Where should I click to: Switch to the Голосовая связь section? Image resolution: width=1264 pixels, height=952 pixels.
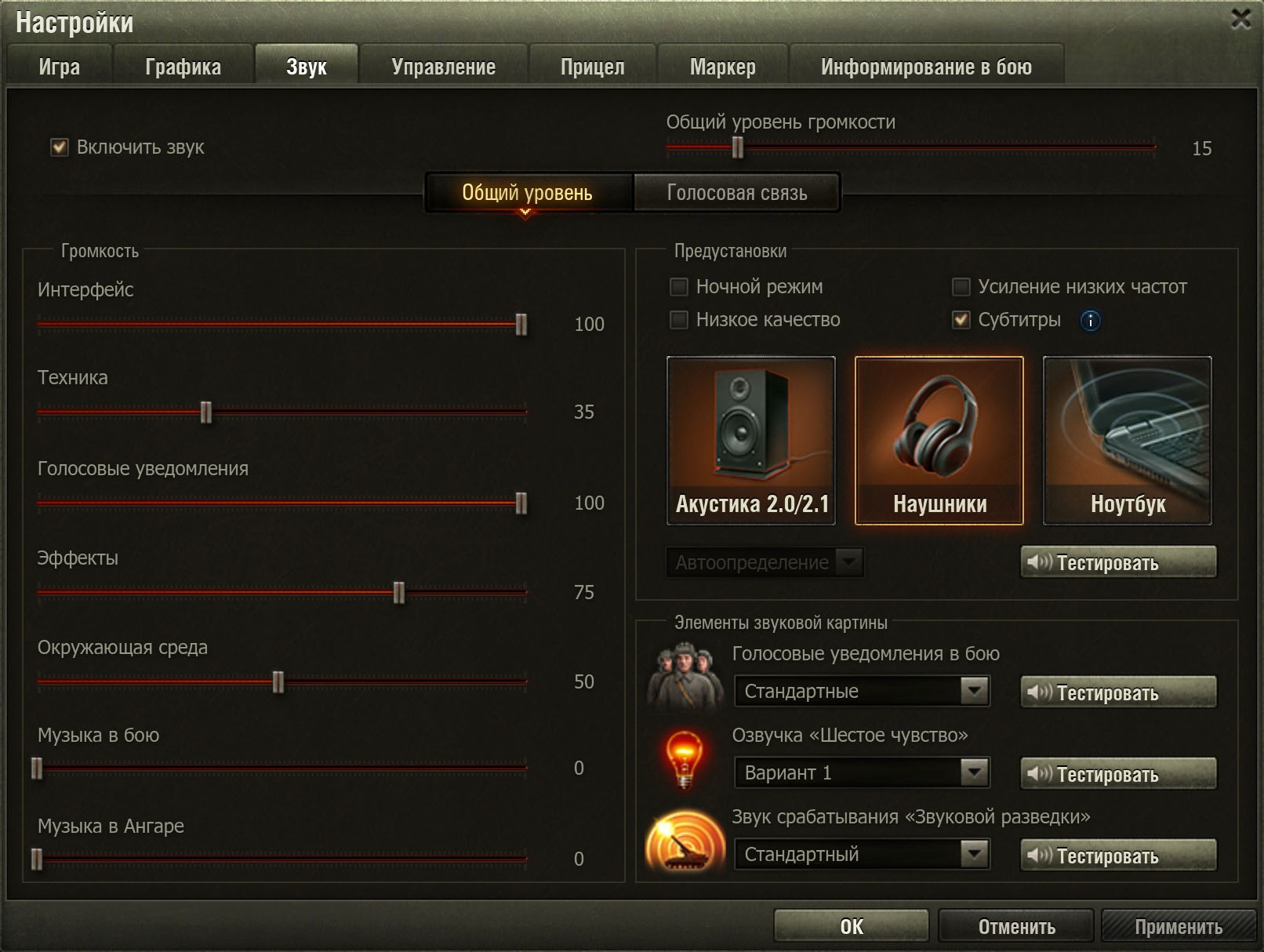(x=736, y=193)
